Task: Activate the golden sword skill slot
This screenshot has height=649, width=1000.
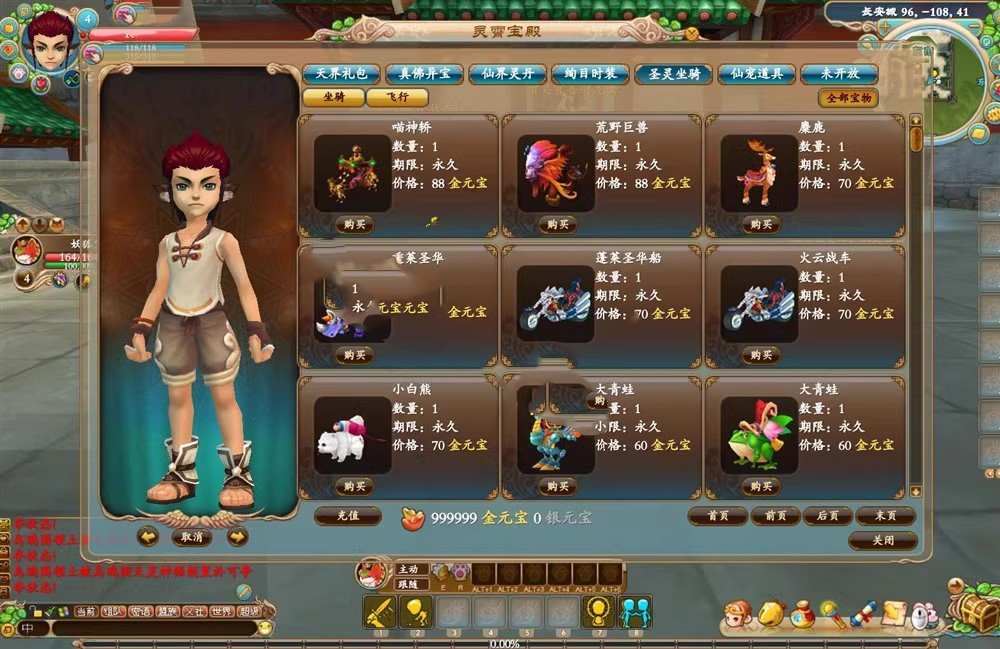Action: 380,611
